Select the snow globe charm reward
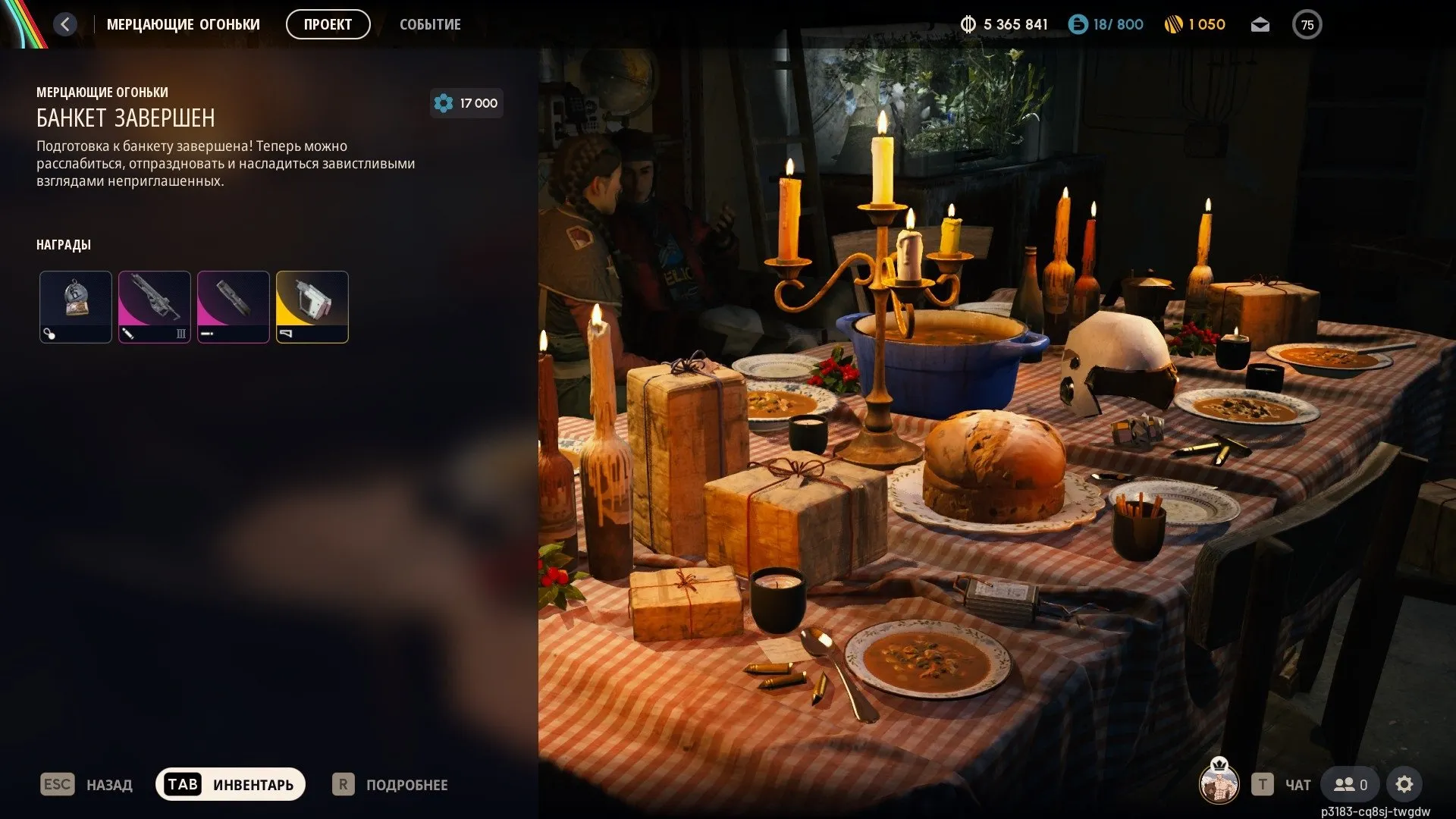The width and height of the screenshot is (1456, 819). coord(76,307)
